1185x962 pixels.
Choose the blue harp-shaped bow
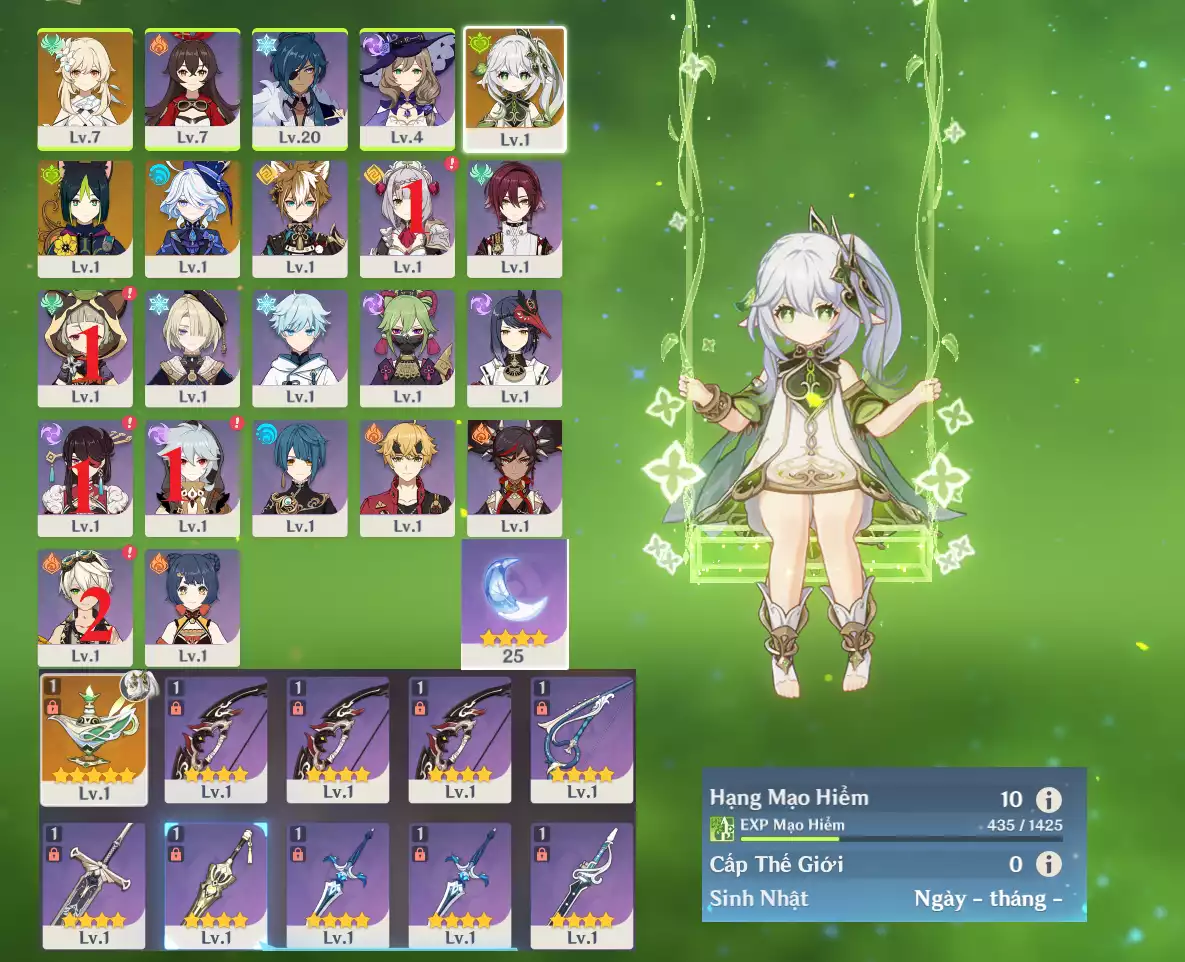(582, 740)
